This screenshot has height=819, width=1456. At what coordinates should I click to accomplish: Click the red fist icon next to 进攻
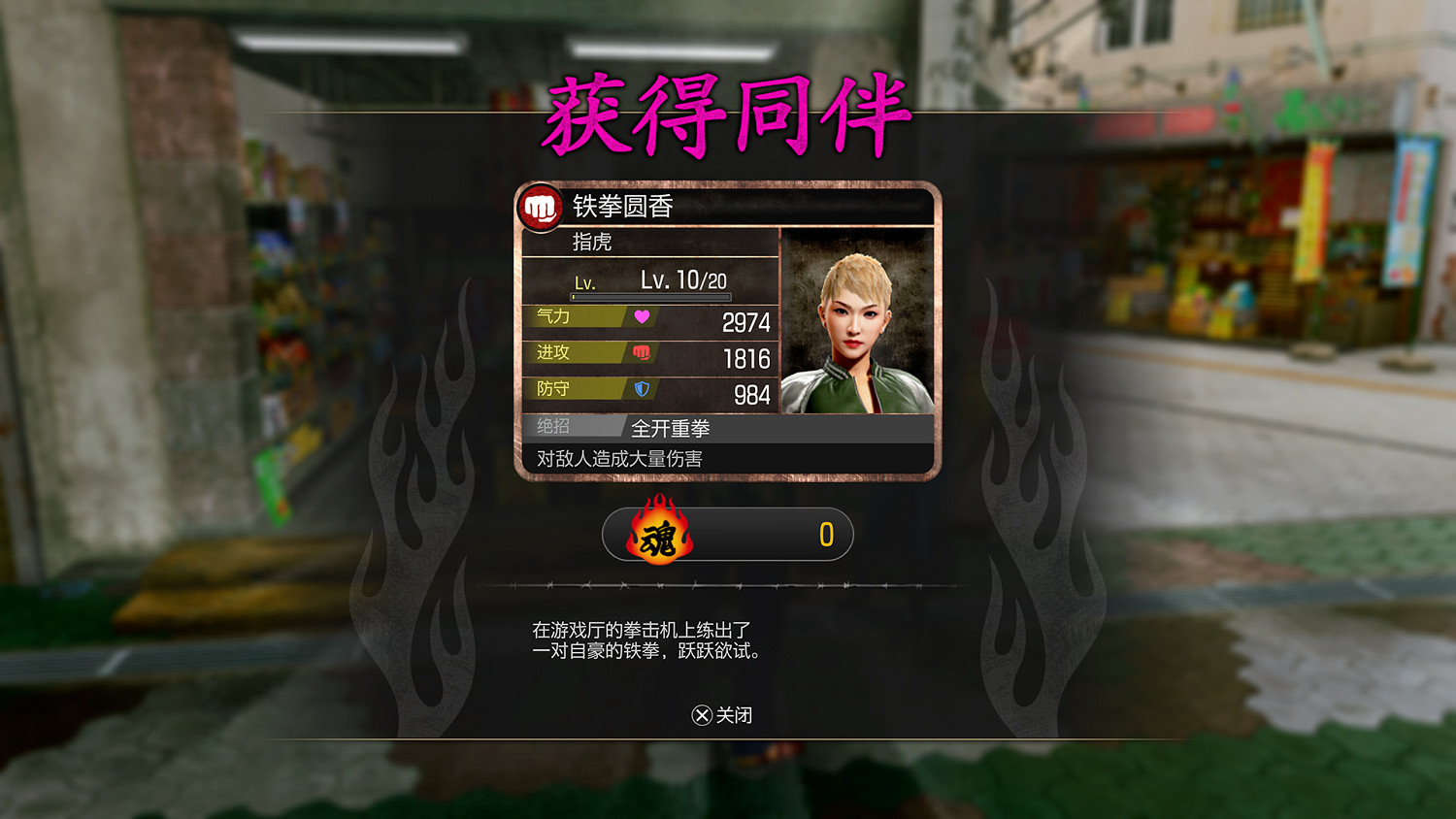point(643,353)
